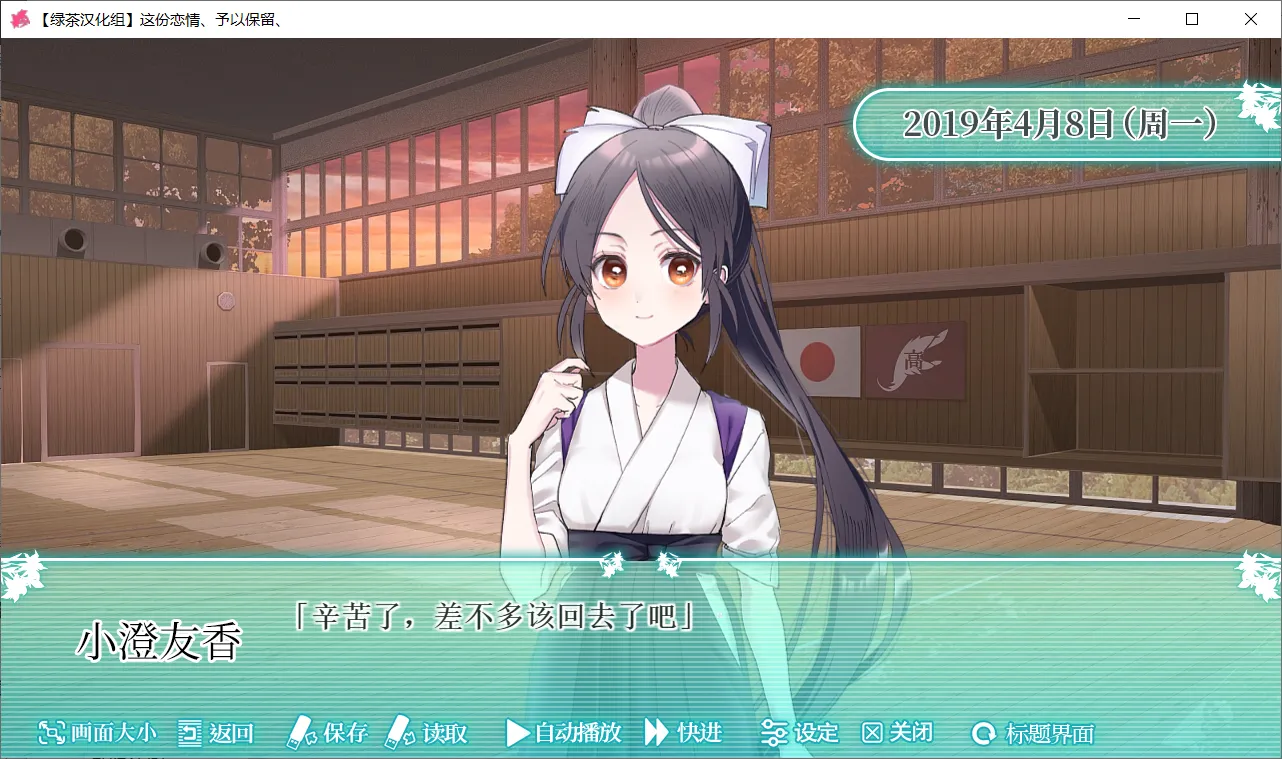Return to the 标题界面 title screen

pos(1033,734)
